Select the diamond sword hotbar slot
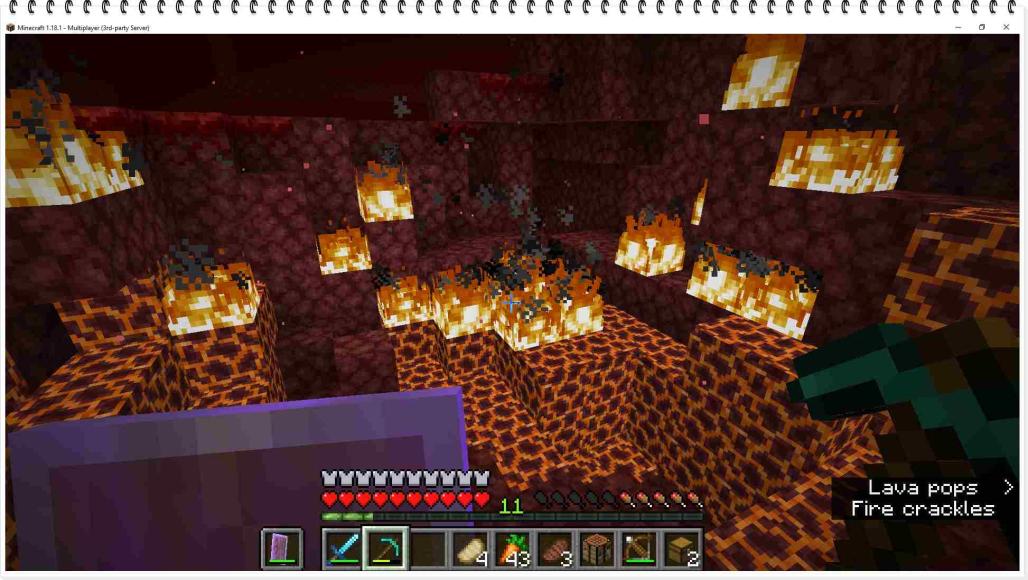The height and width of the screenshot is (580, 1028). [x=342, y=549]
